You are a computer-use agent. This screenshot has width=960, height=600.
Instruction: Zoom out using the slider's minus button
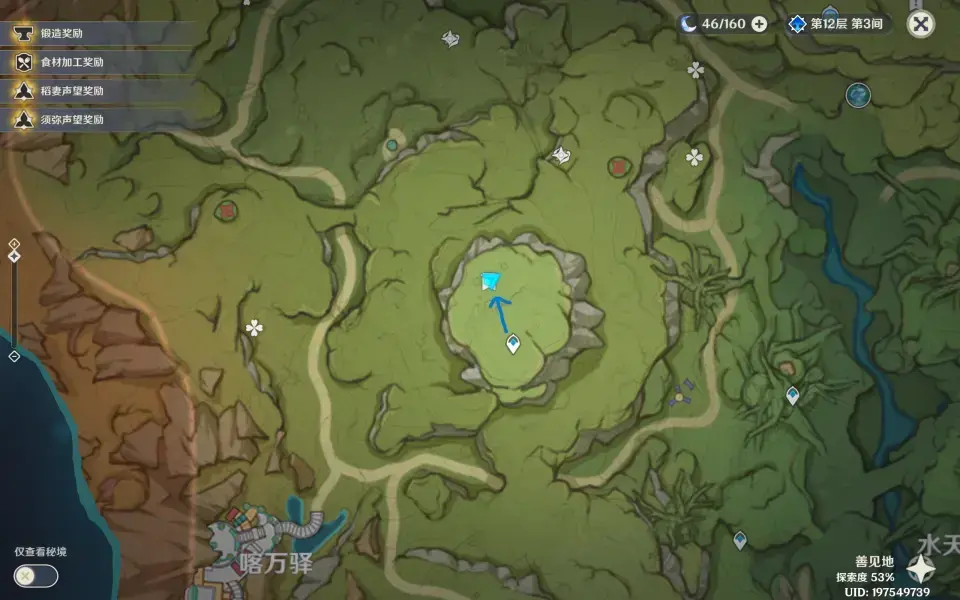(x=14, y=356)
